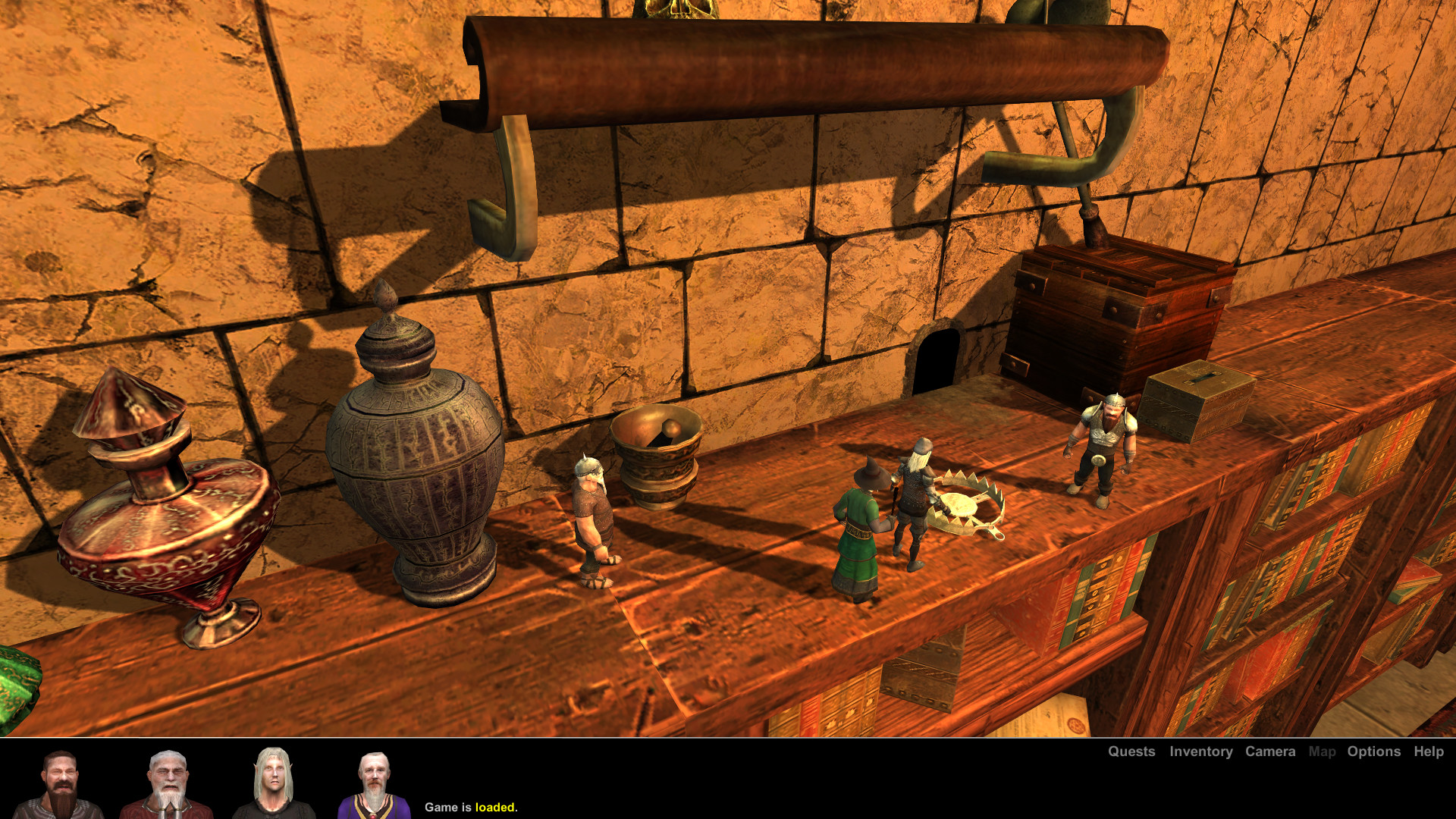Open the Camera menu
This screenshot has width=1456, height=819.
[x=1270, y=752]
